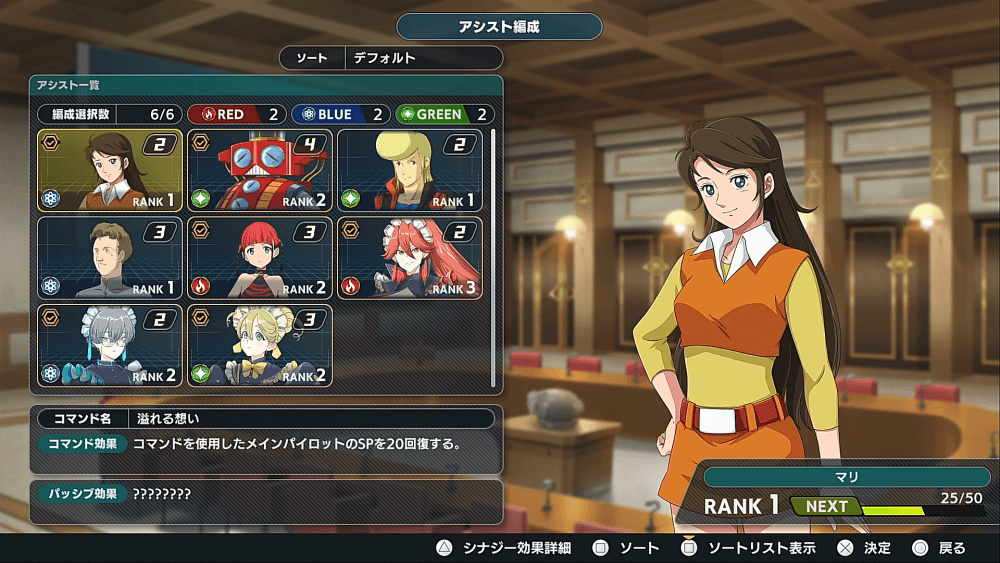1000x563 pixels.
Task: Select Mari's brown-haired assist card
Action: [110, 170]
